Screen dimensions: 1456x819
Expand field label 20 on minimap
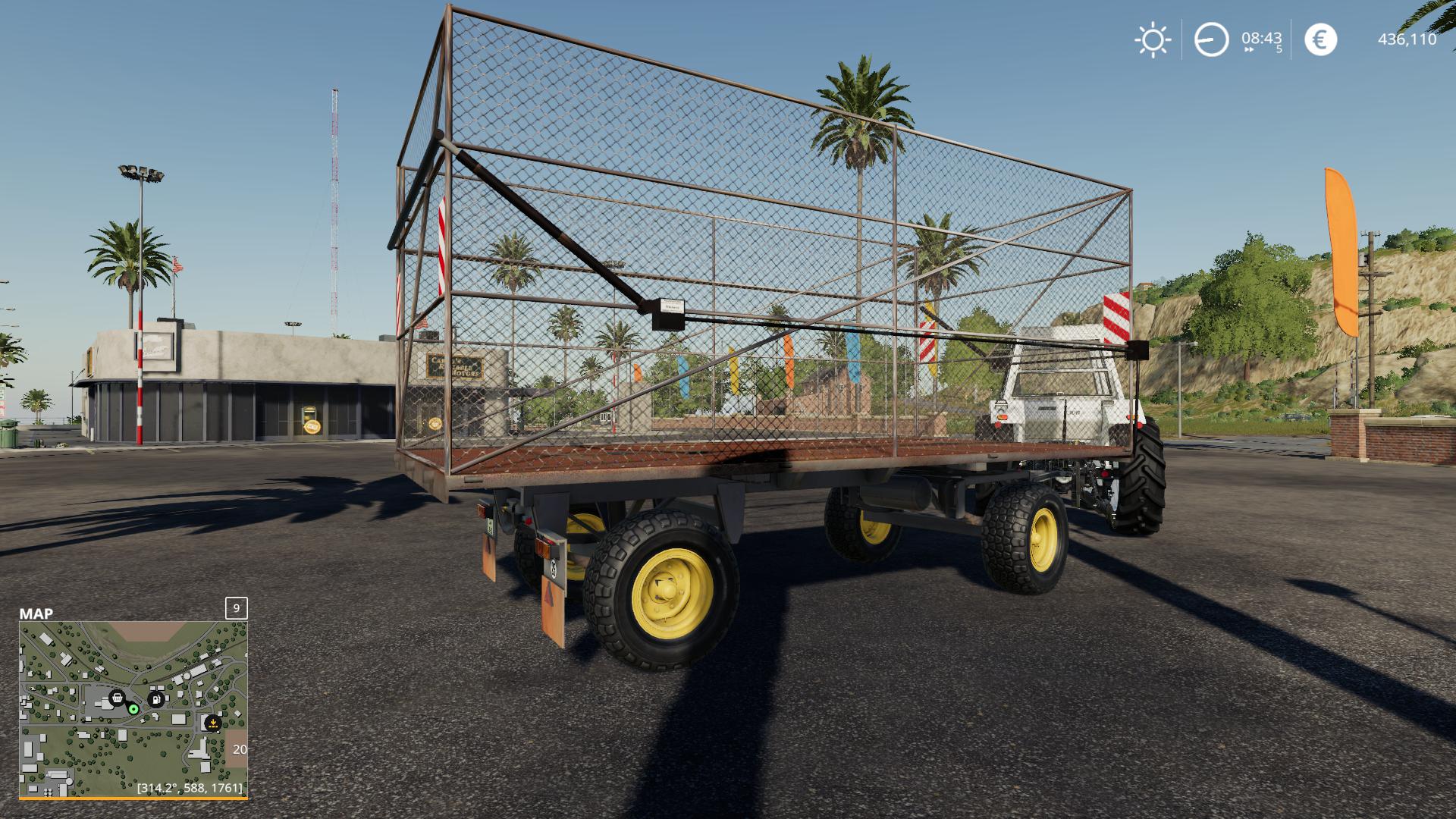pos(240,749)
